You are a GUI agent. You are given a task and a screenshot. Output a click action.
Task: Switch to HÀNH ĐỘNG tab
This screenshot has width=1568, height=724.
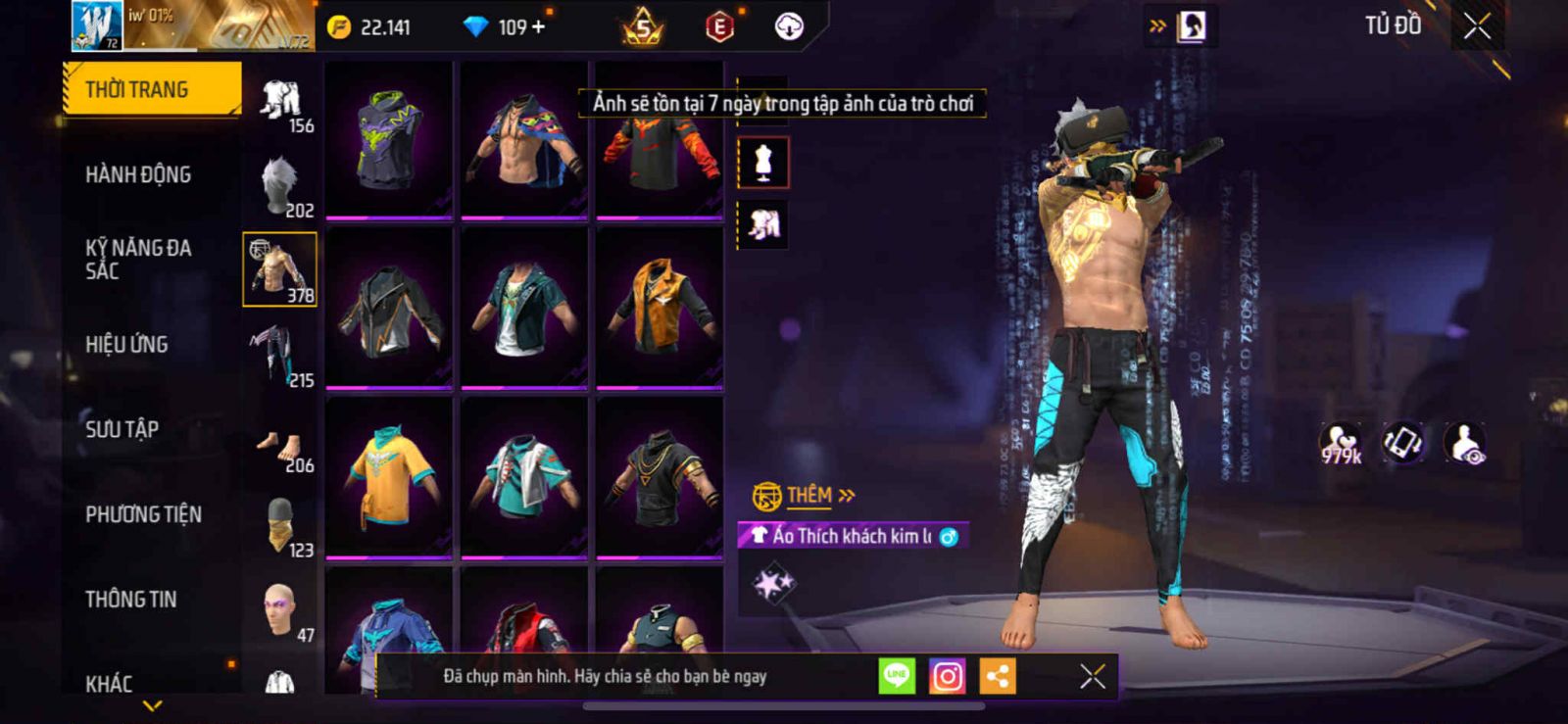point(138,174)
